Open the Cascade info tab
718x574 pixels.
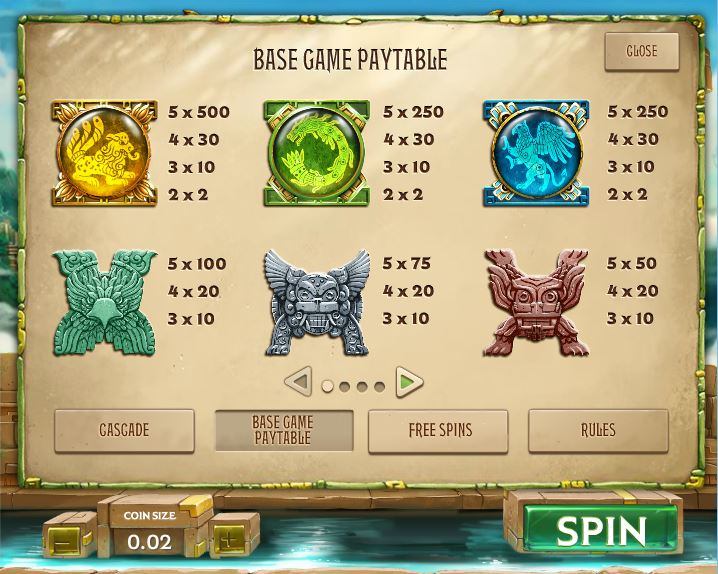(x=124, y=430)
